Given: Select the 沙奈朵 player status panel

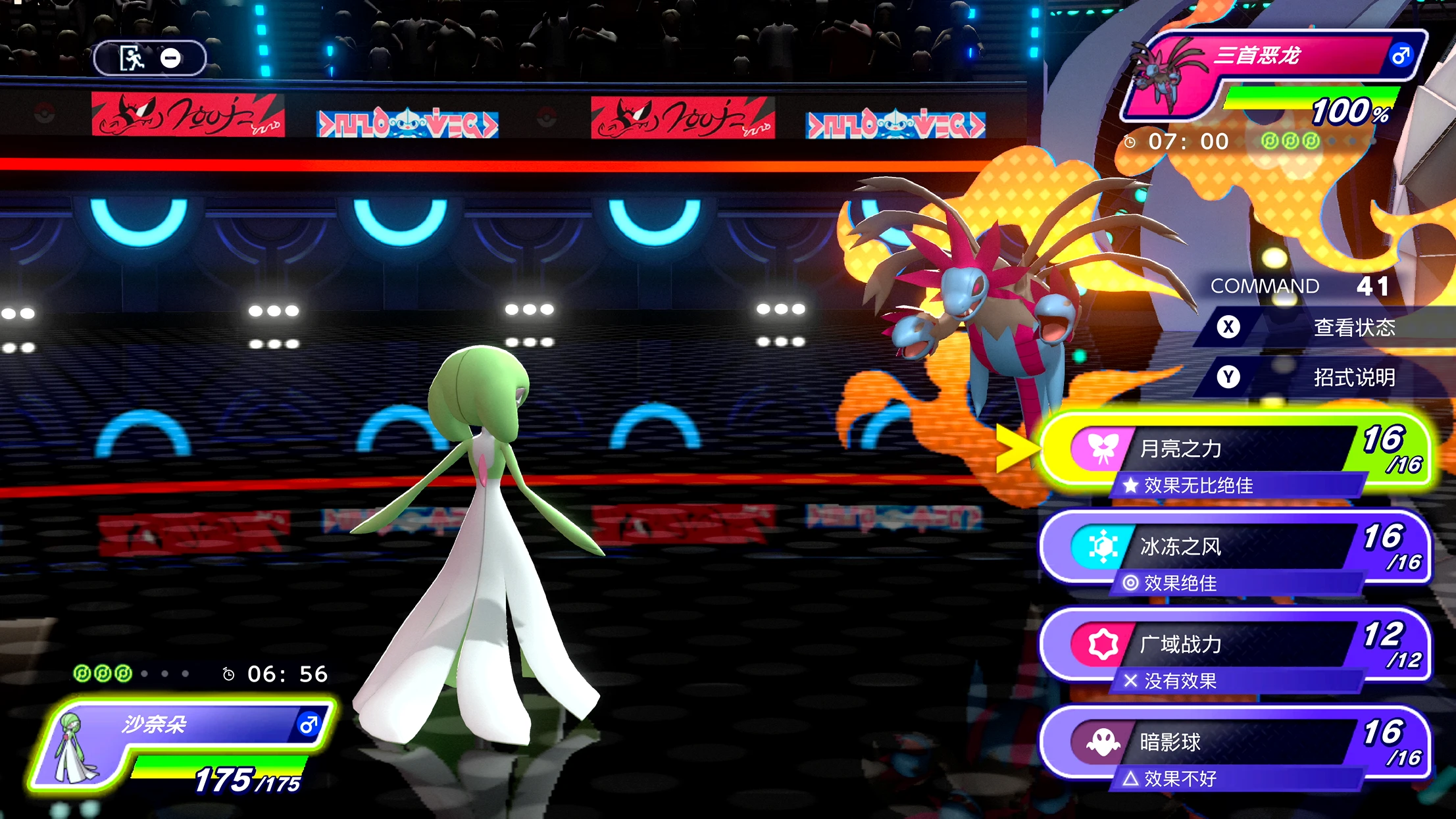Looking at the screenshot, I should (184, 747).
